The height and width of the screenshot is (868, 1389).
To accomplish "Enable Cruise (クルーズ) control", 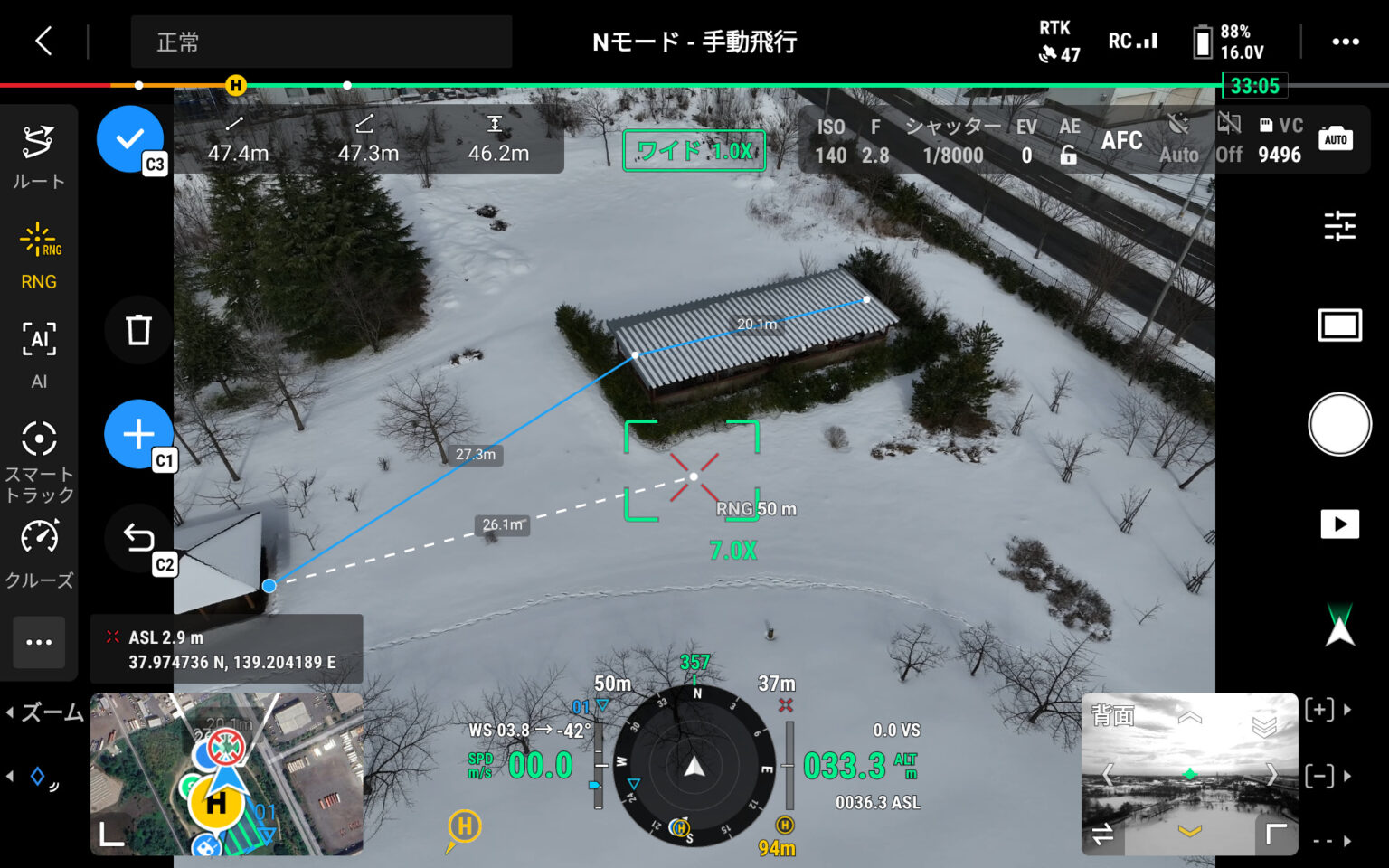I will coord(38,553).
